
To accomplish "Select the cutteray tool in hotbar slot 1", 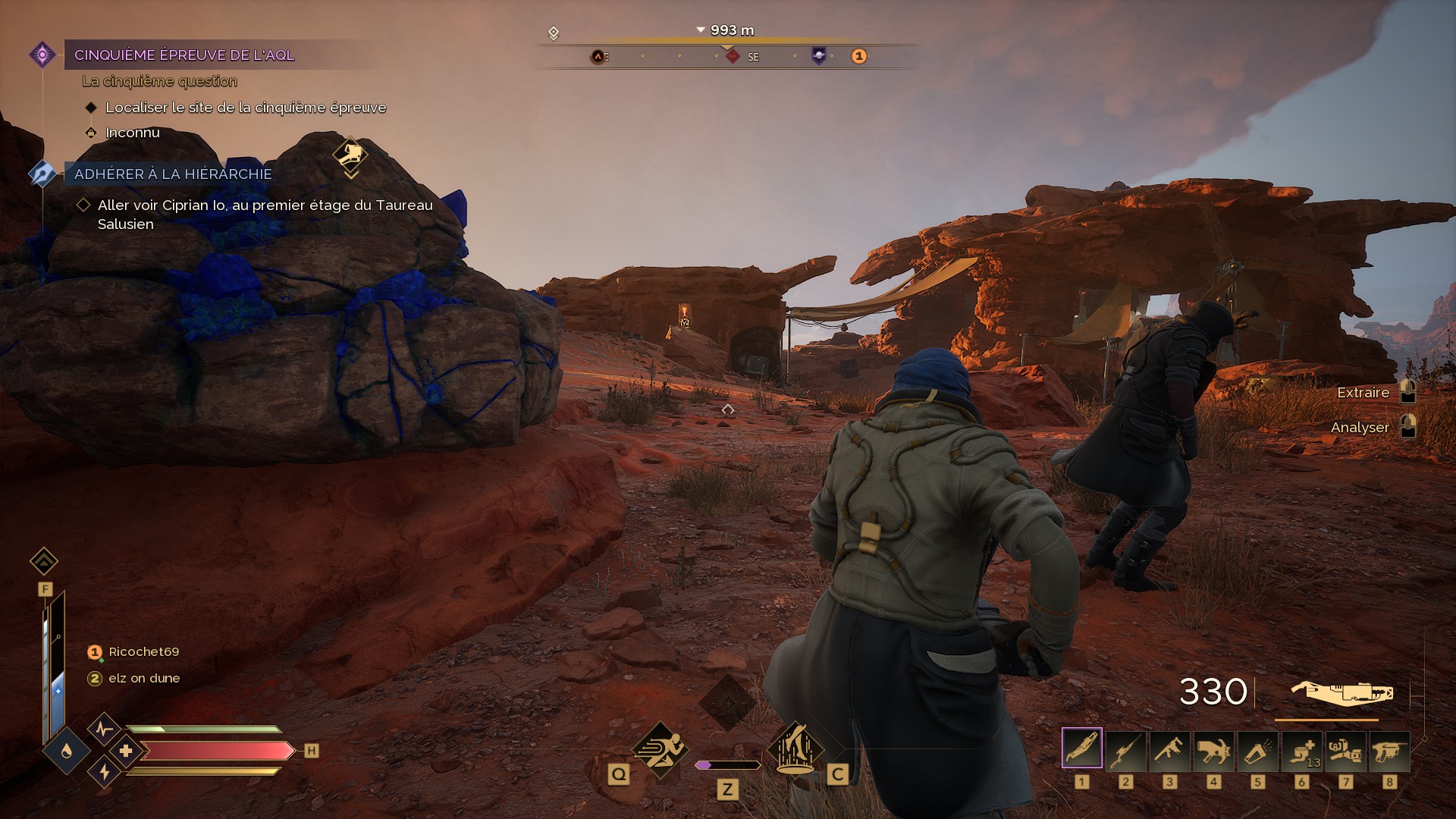I will [x=1082, y=748].
